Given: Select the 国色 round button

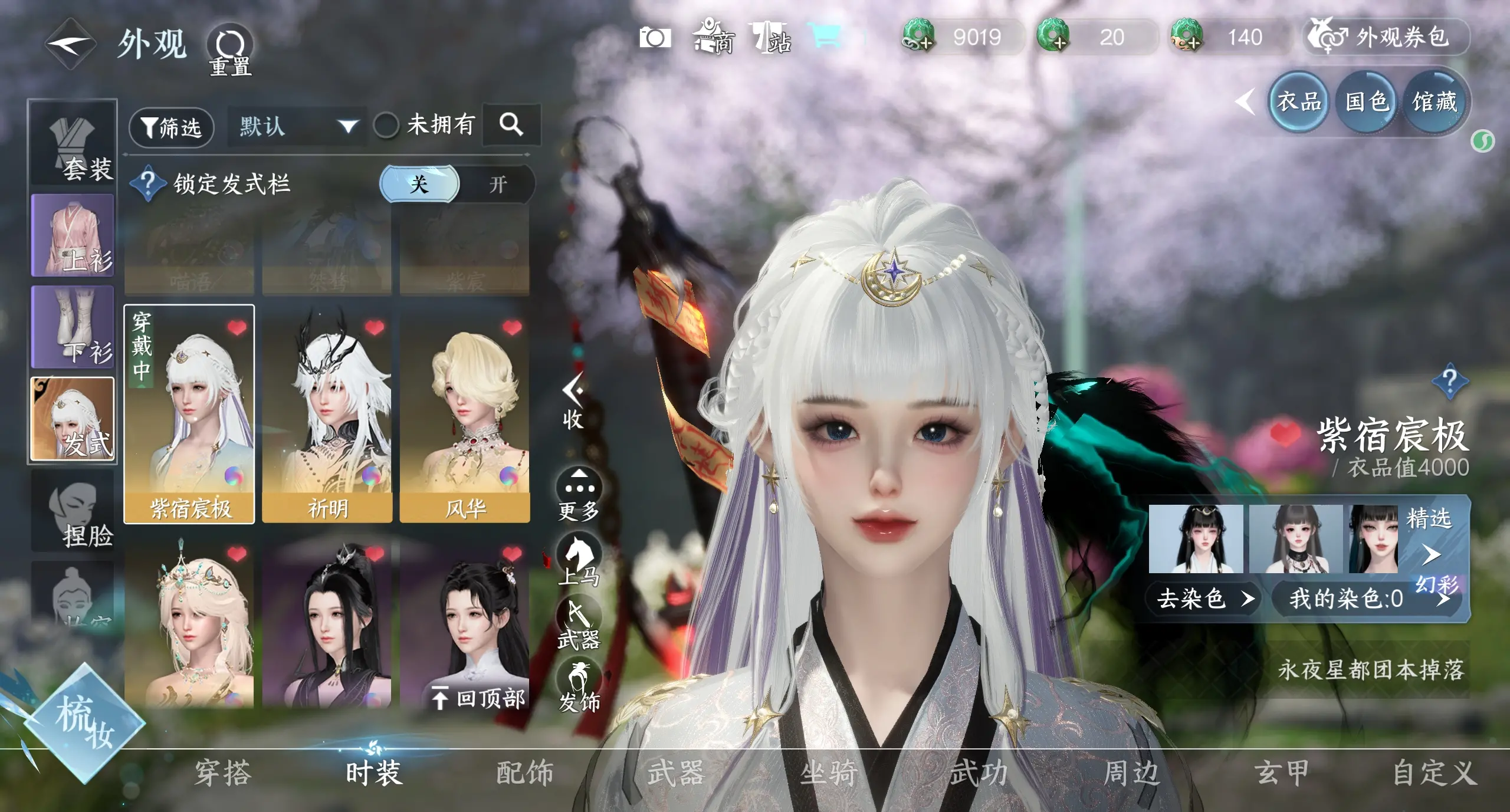Looking at the screenshot, I should (x=1366, y=103).
